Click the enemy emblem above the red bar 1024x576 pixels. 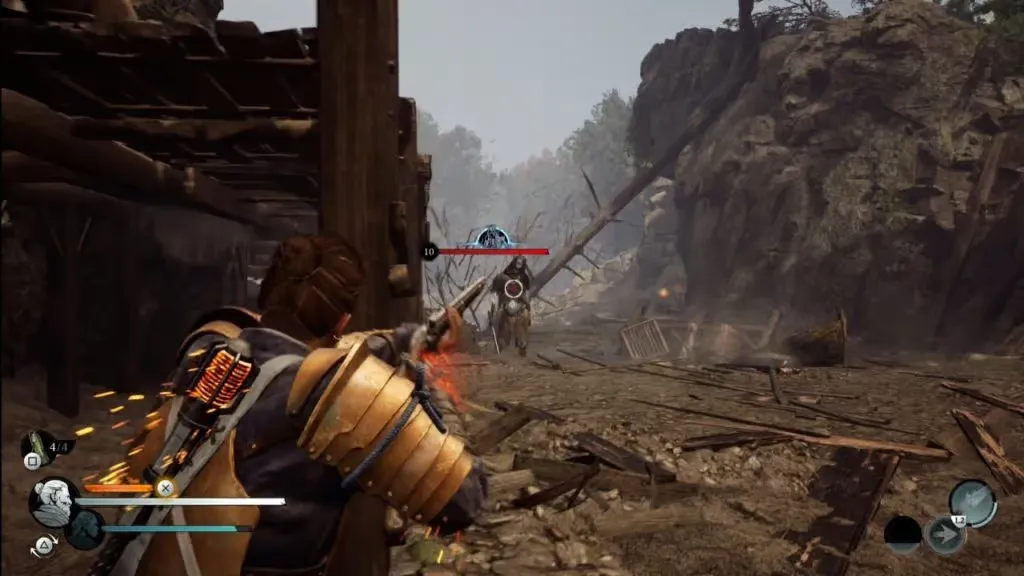point(493,238)
